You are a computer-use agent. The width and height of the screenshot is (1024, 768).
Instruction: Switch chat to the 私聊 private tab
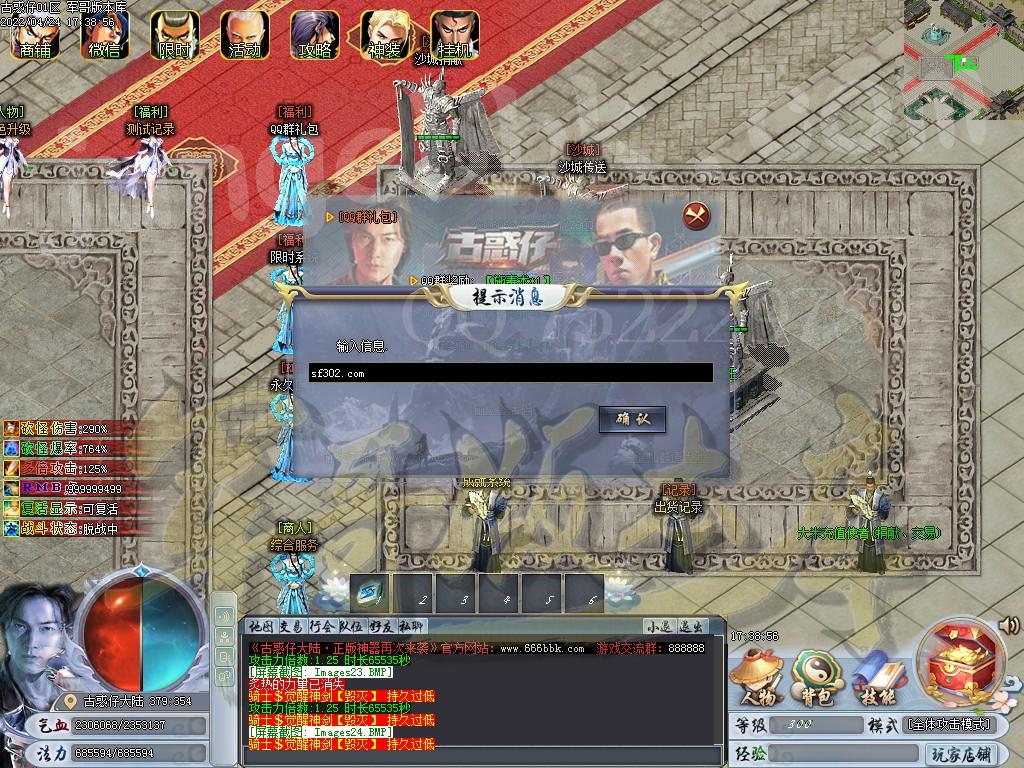click(x=412, y=626)
